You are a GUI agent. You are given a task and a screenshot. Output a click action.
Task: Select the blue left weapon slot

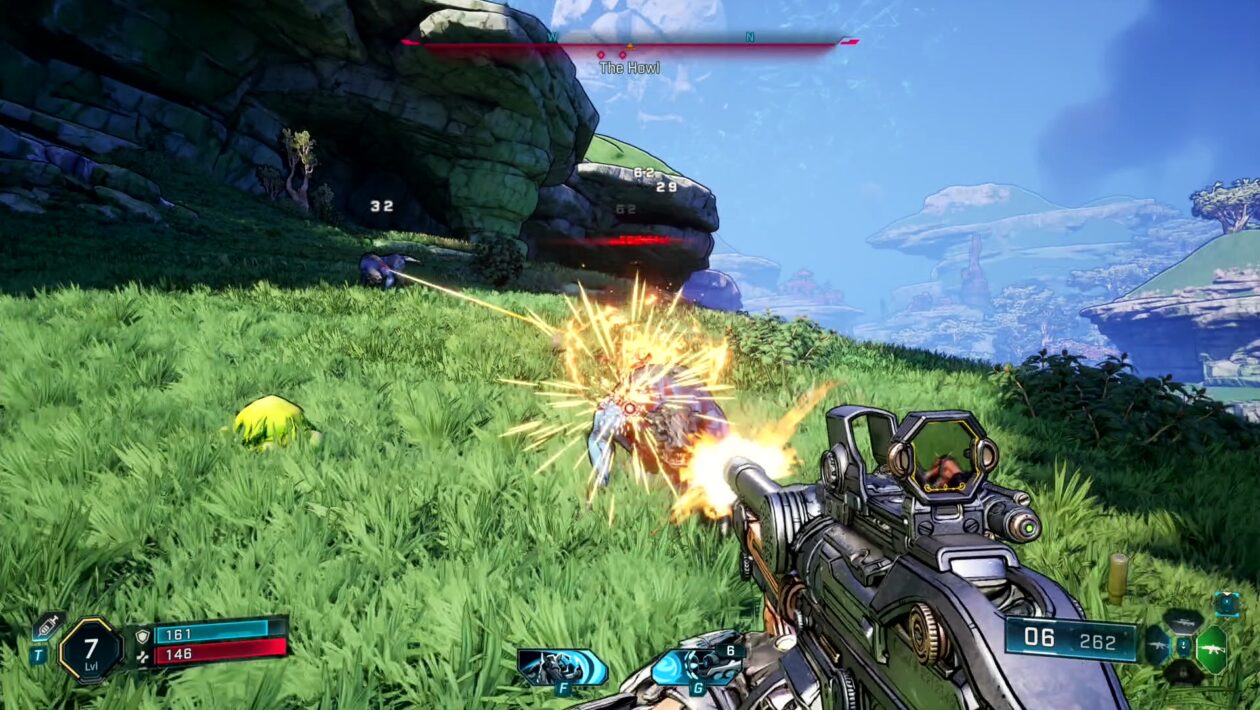[1157, 646]
